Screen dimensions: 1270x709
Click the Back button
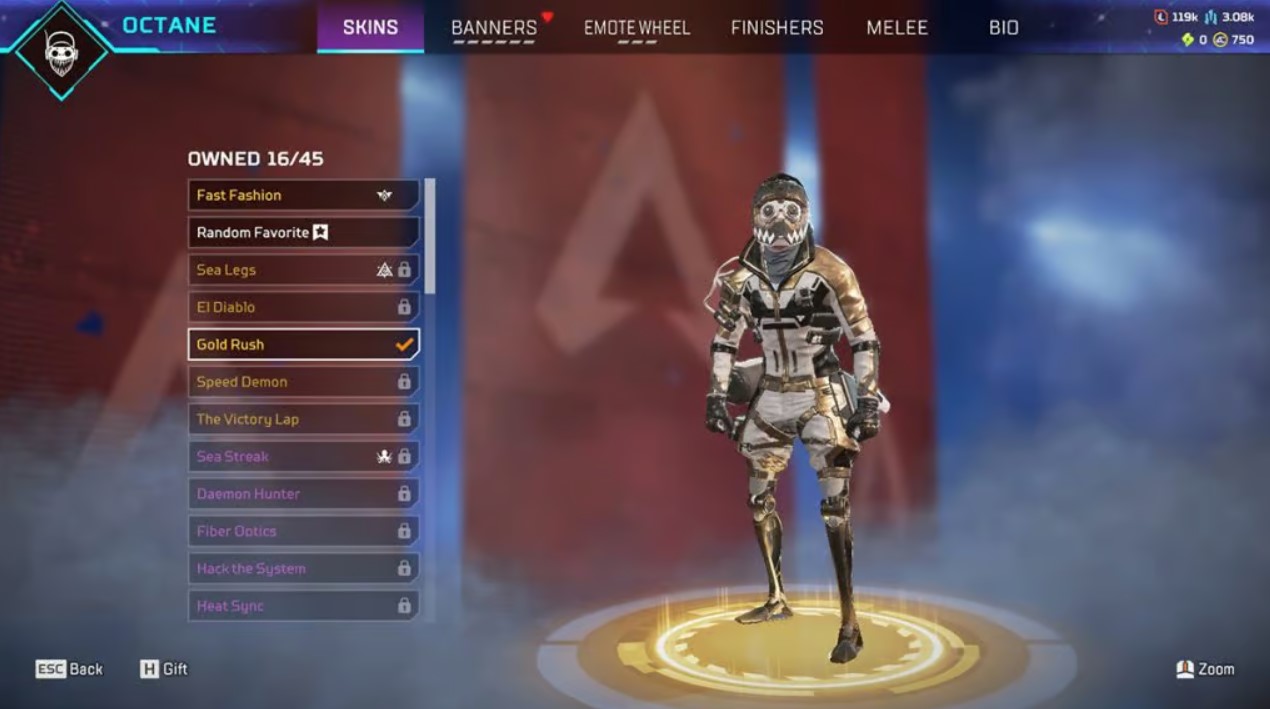coord(70,669)
